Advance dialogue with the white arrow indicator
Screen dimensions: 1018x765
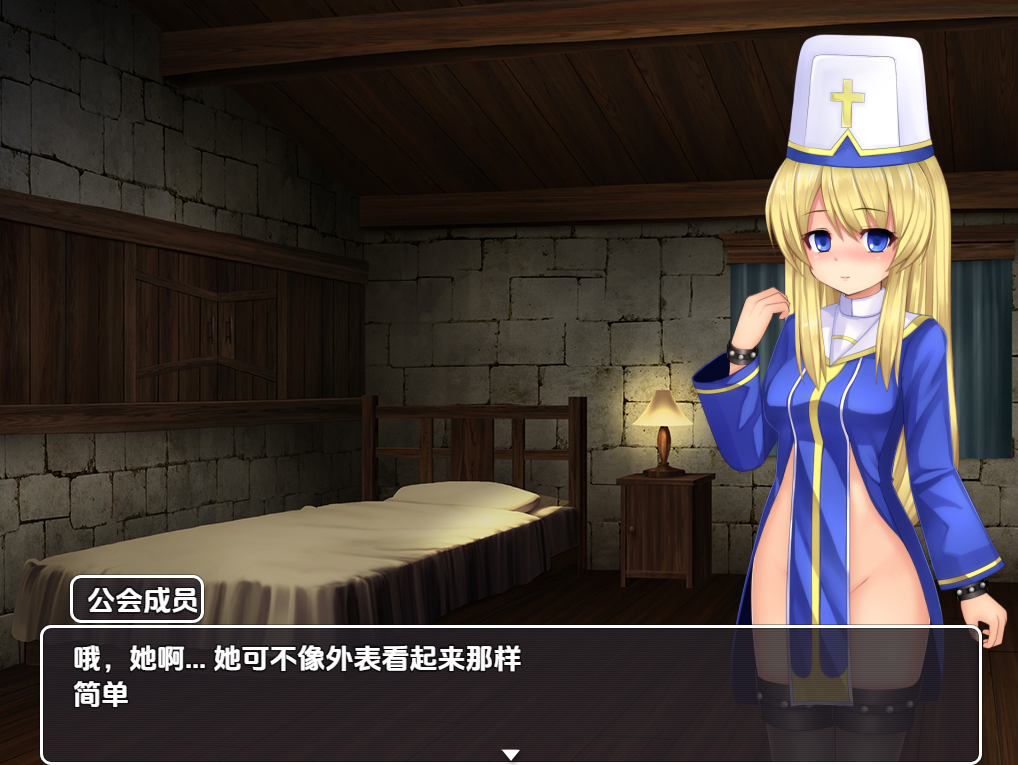510,754
